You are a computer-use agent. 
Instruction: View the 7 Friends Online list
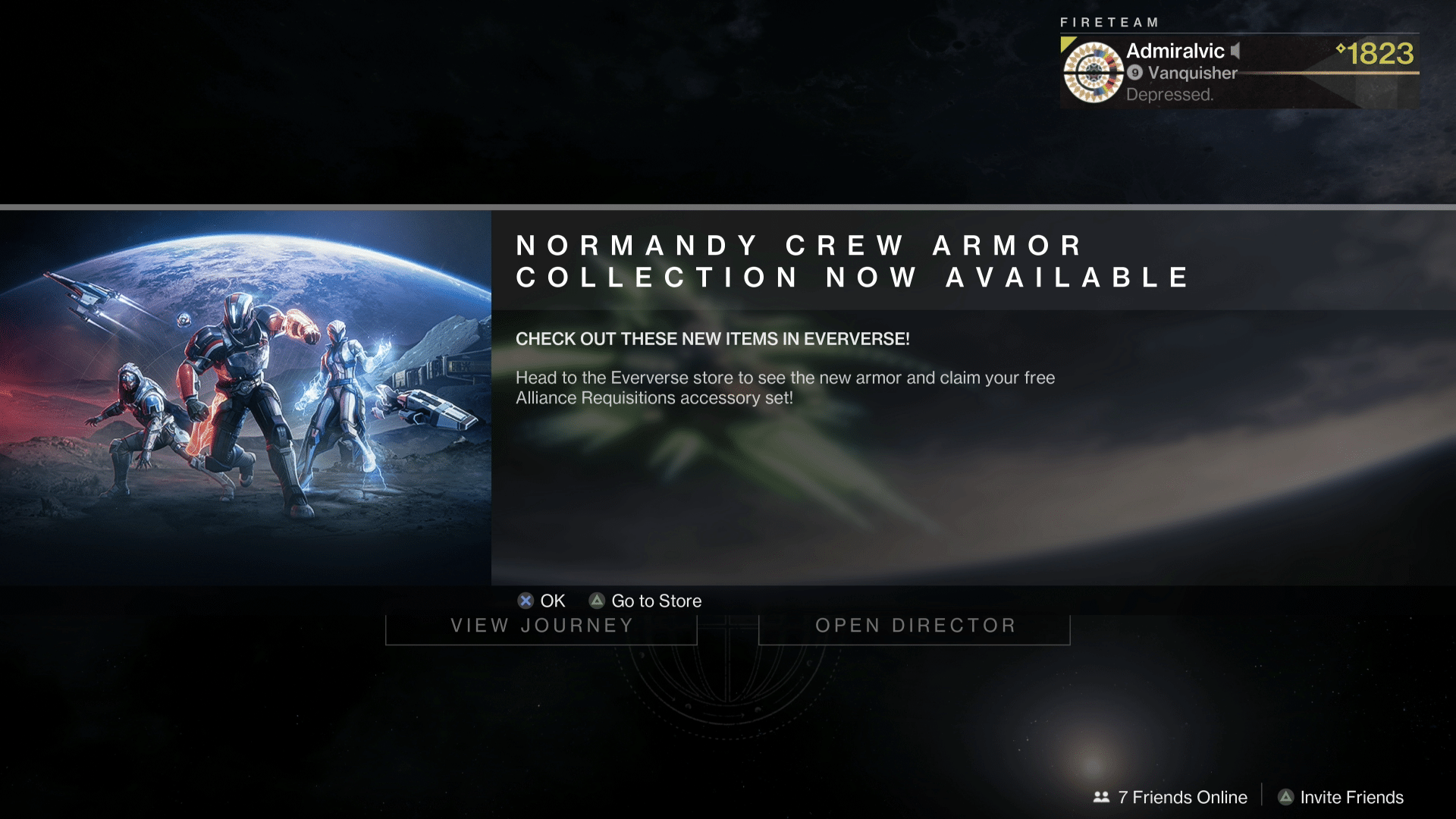[1170, 798]
